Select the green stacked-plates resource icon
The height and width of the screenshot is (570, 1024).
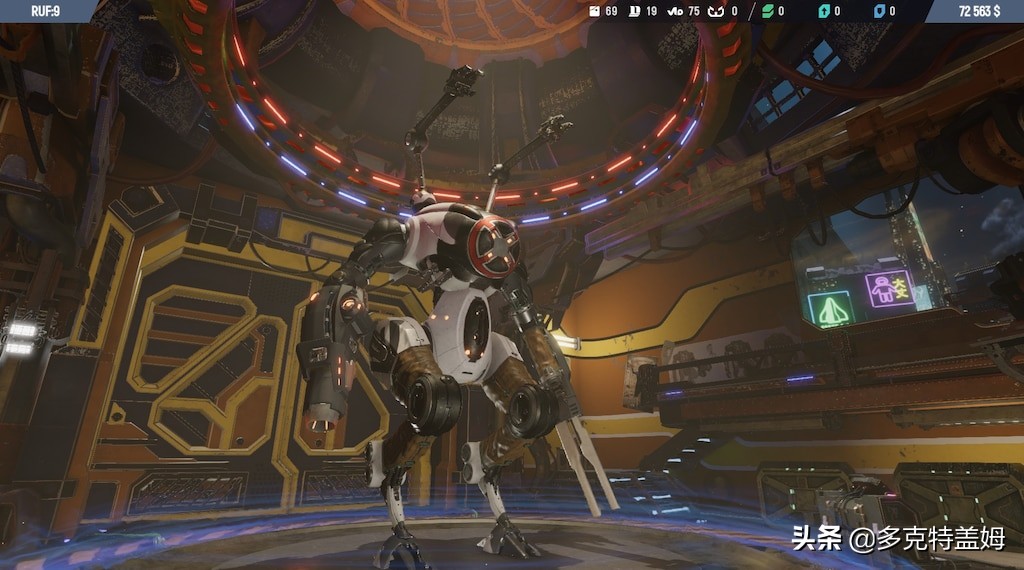click(x=768, y=11)
